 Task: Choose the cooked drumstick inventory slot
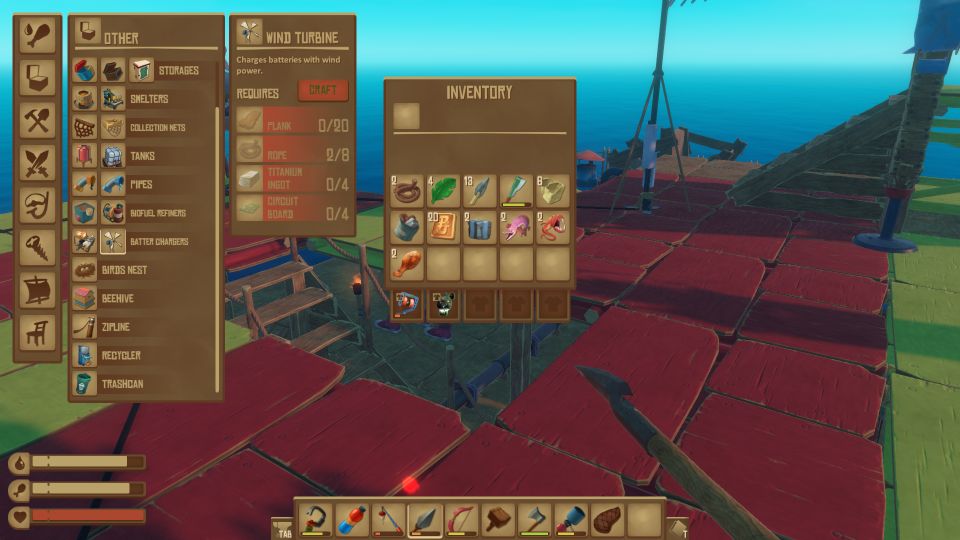407,264
